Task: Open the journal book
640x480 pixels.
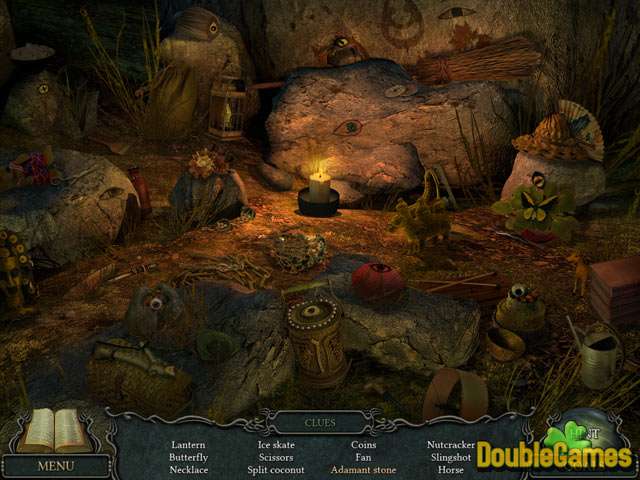Action: click(x=57, y=430)
